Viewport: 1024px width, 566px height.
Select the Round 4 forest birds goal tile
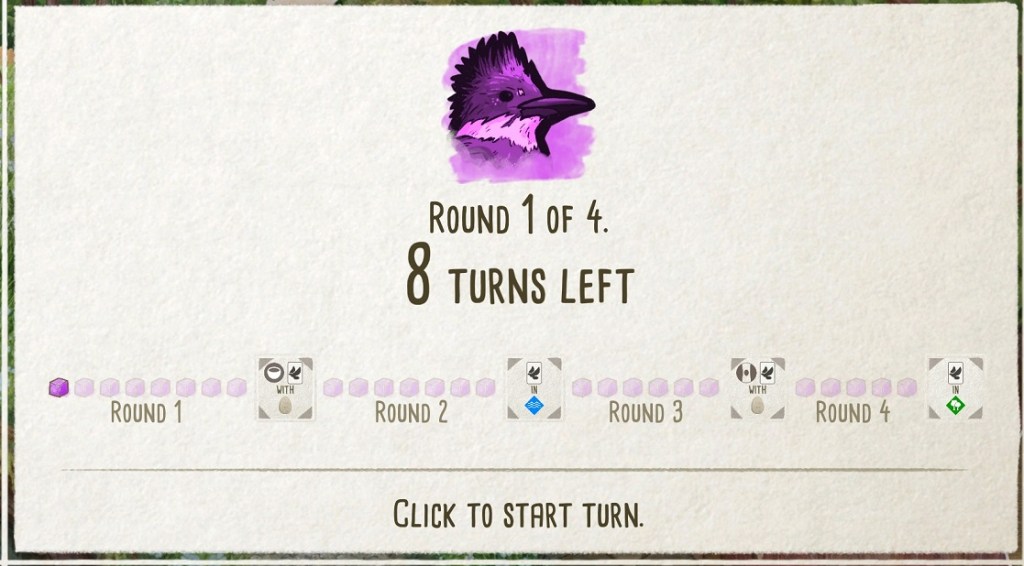954,388
